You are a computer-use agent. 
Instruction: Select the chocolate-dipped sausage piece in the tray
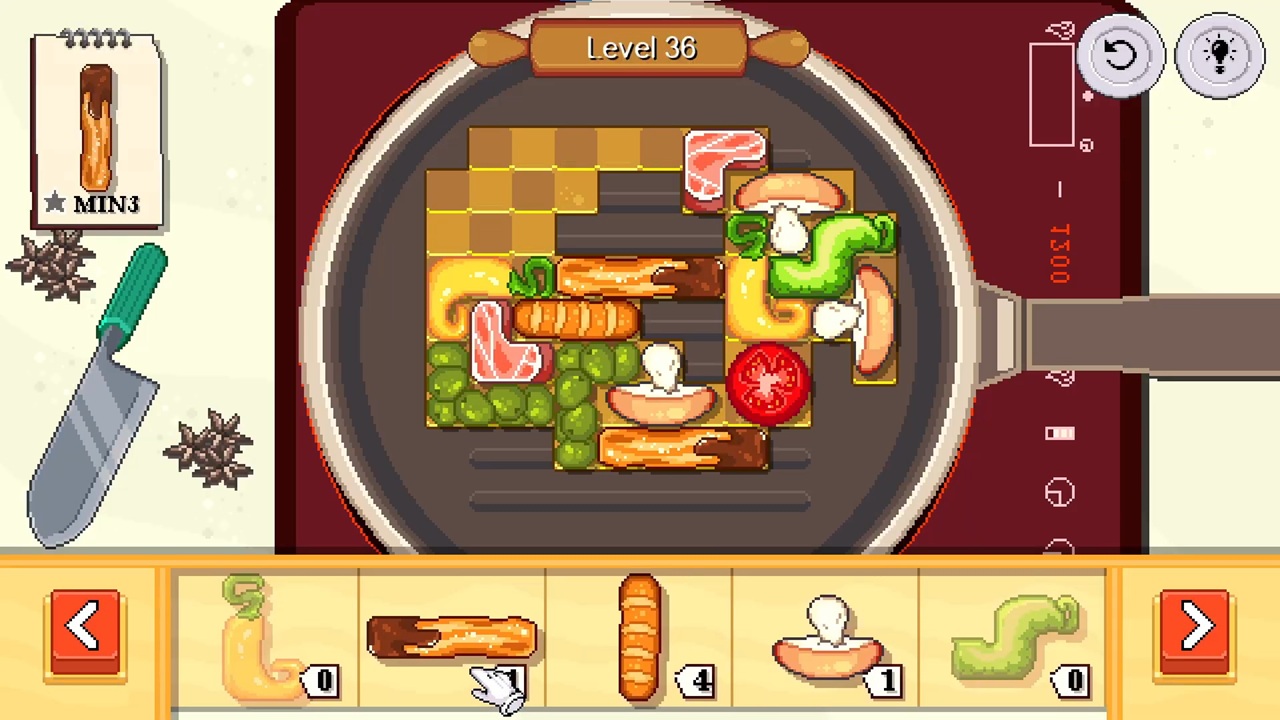(450, 635)
